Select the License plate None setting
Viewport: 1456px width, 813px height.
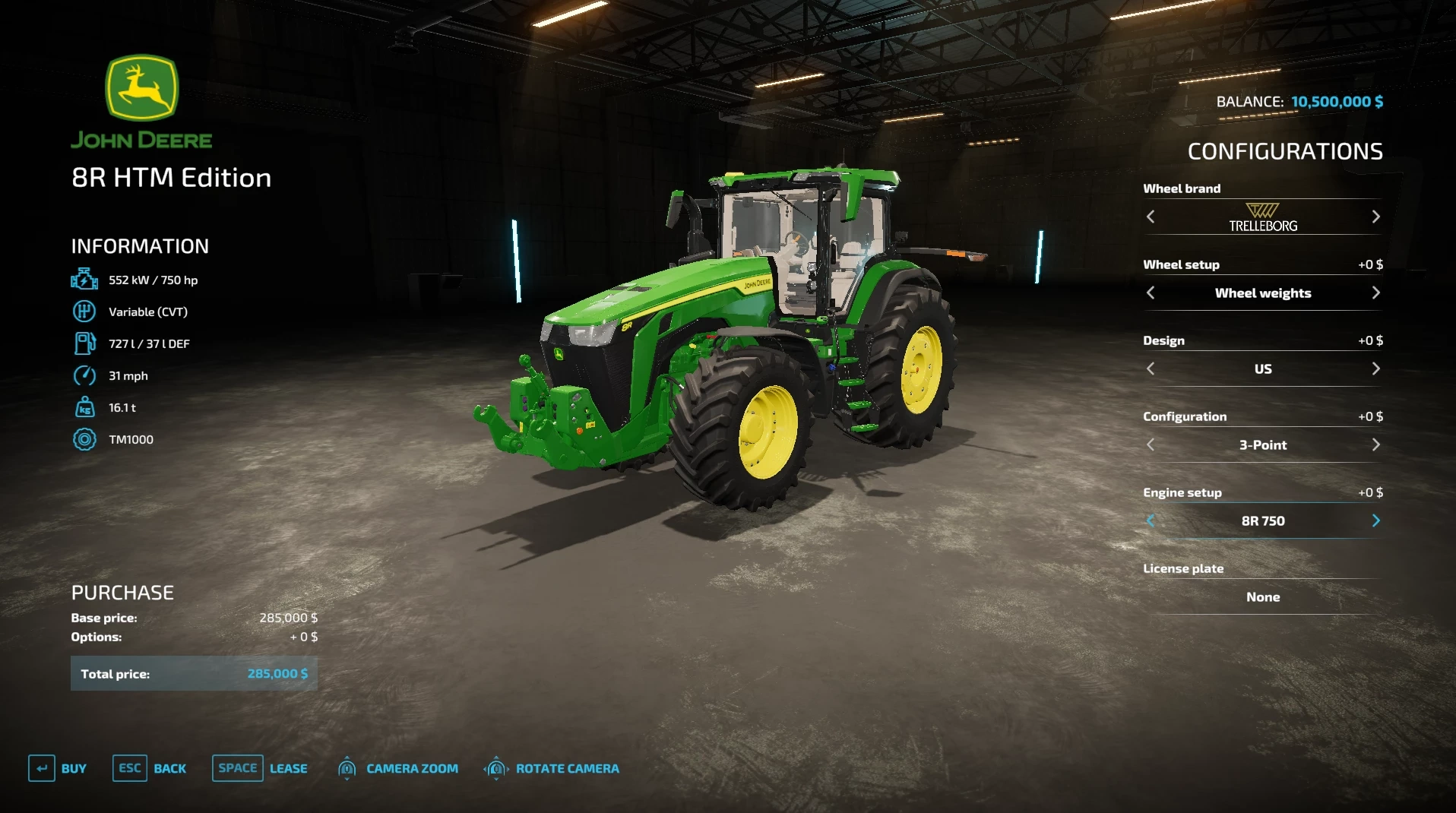tap(1262, 597)
